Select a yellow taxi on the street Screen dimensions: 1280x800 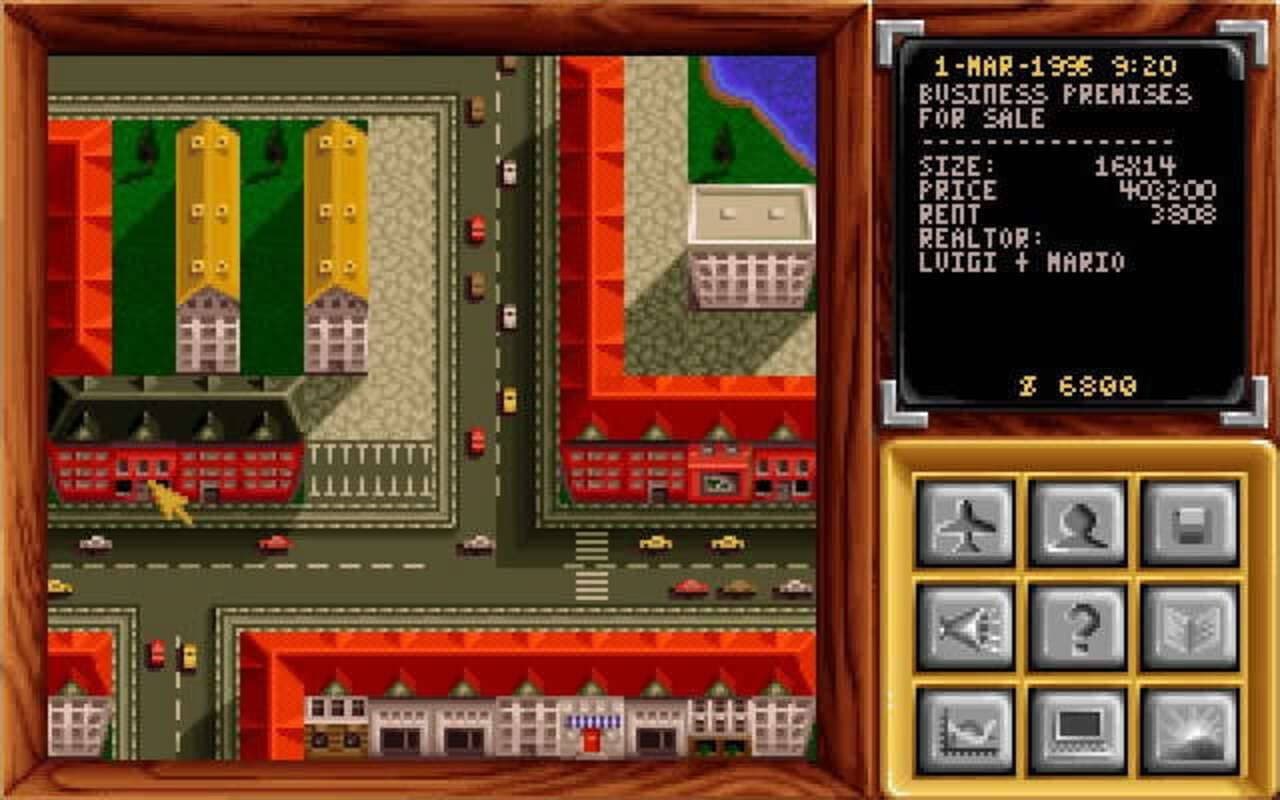655,541
